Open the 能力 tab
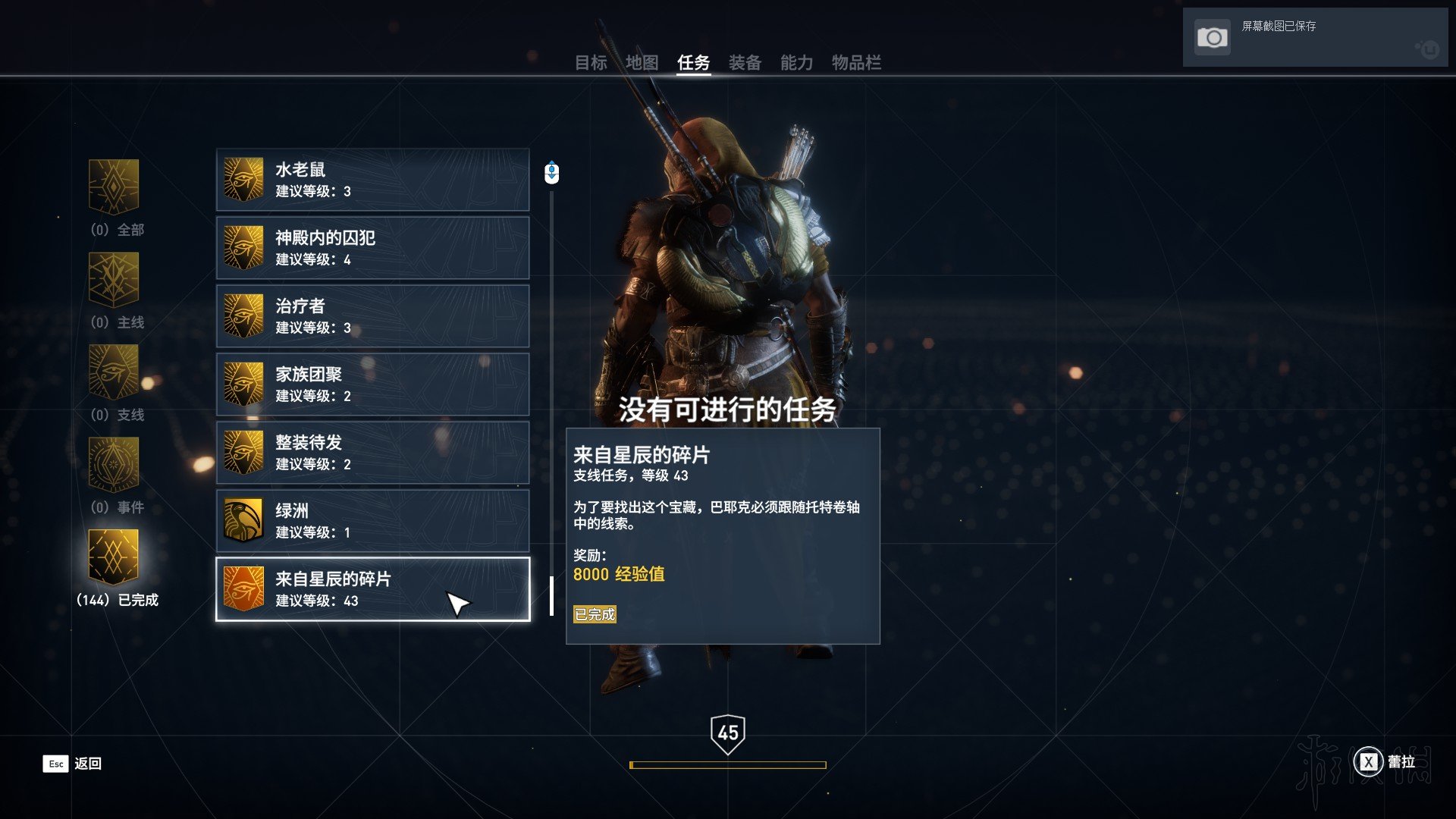Viewport: 1456px width, 819px height. tap(796, 63)
